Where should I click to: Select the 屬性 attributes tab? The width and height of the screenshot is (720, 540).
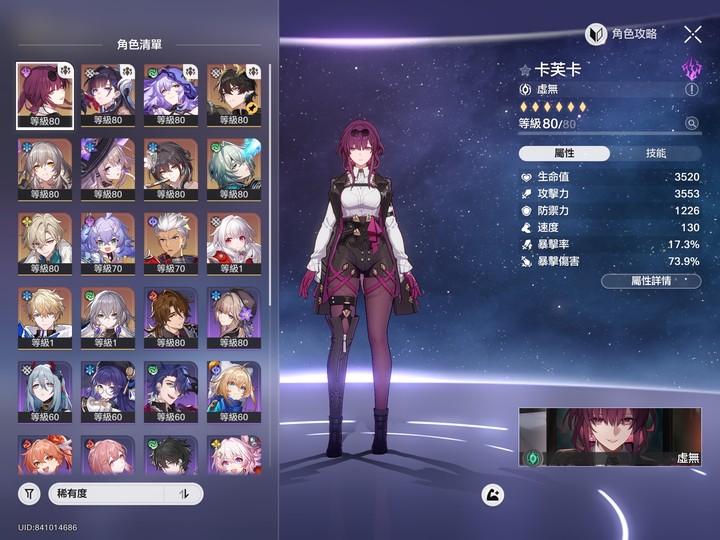tap(564, 153)
